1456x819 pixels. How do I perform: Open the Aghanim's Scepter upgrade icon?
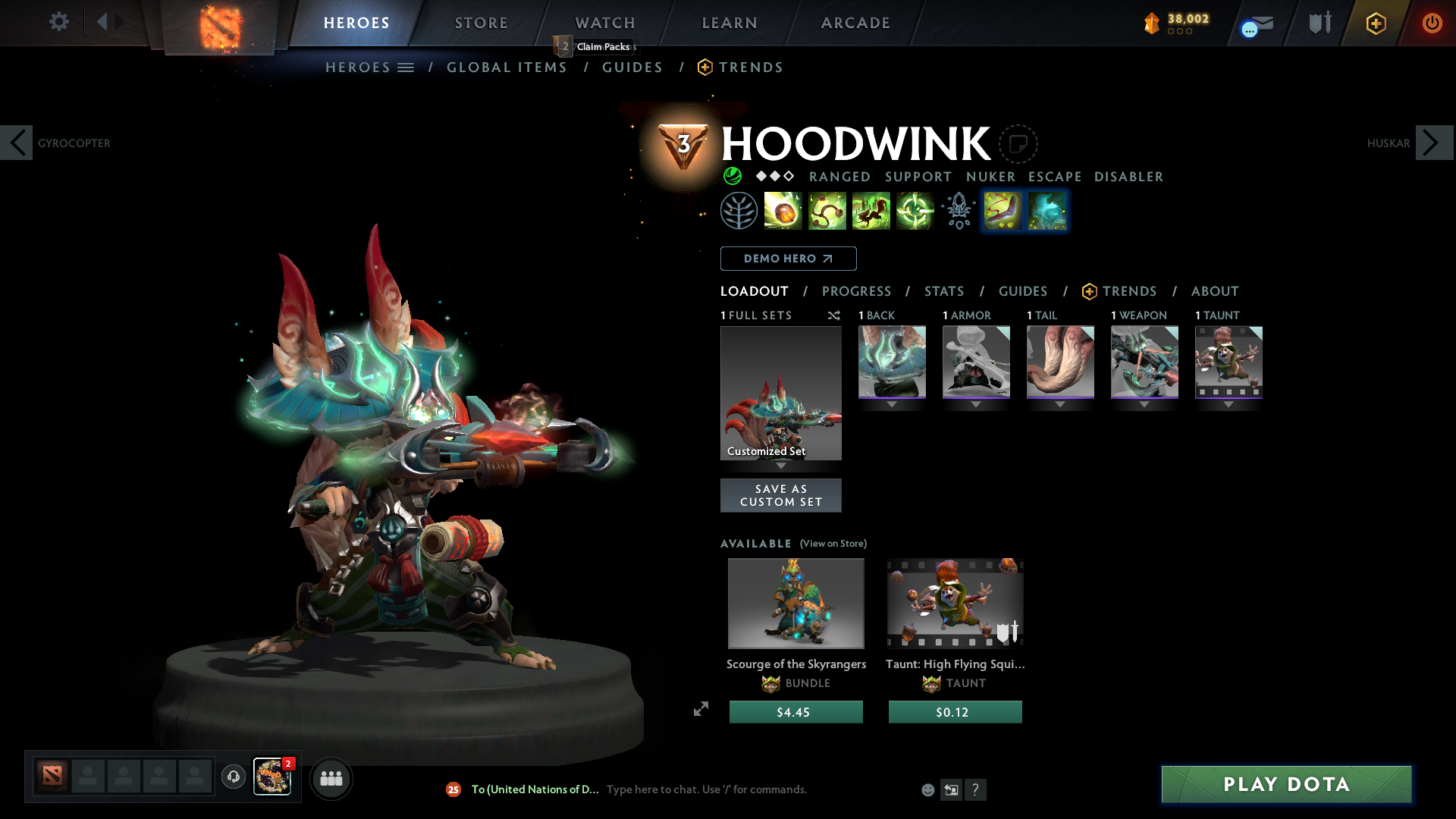(957, 211)
